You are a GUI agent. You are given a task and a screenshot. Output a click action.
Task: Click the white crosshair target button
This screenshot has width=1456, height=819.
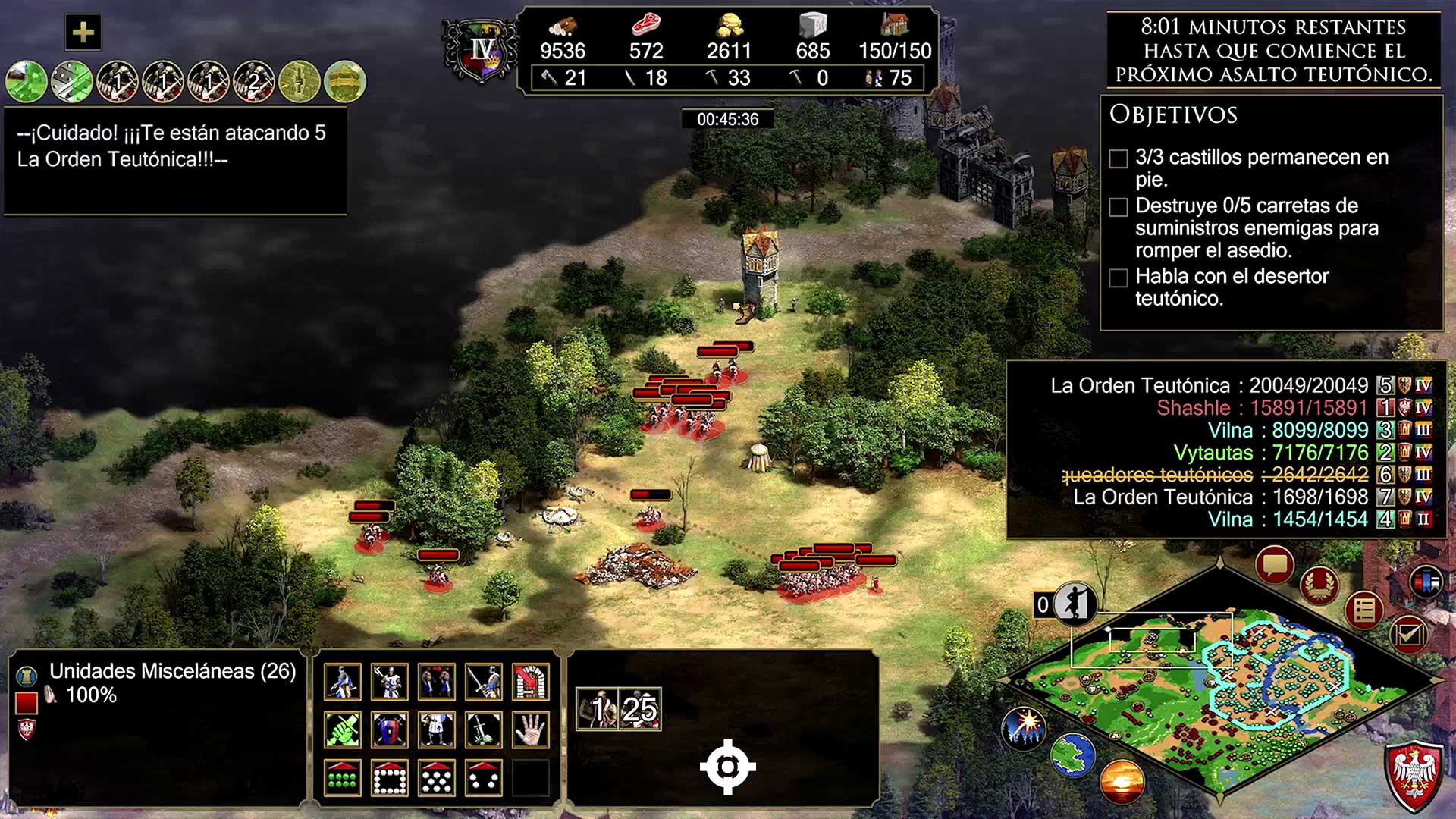pos(727,767)
